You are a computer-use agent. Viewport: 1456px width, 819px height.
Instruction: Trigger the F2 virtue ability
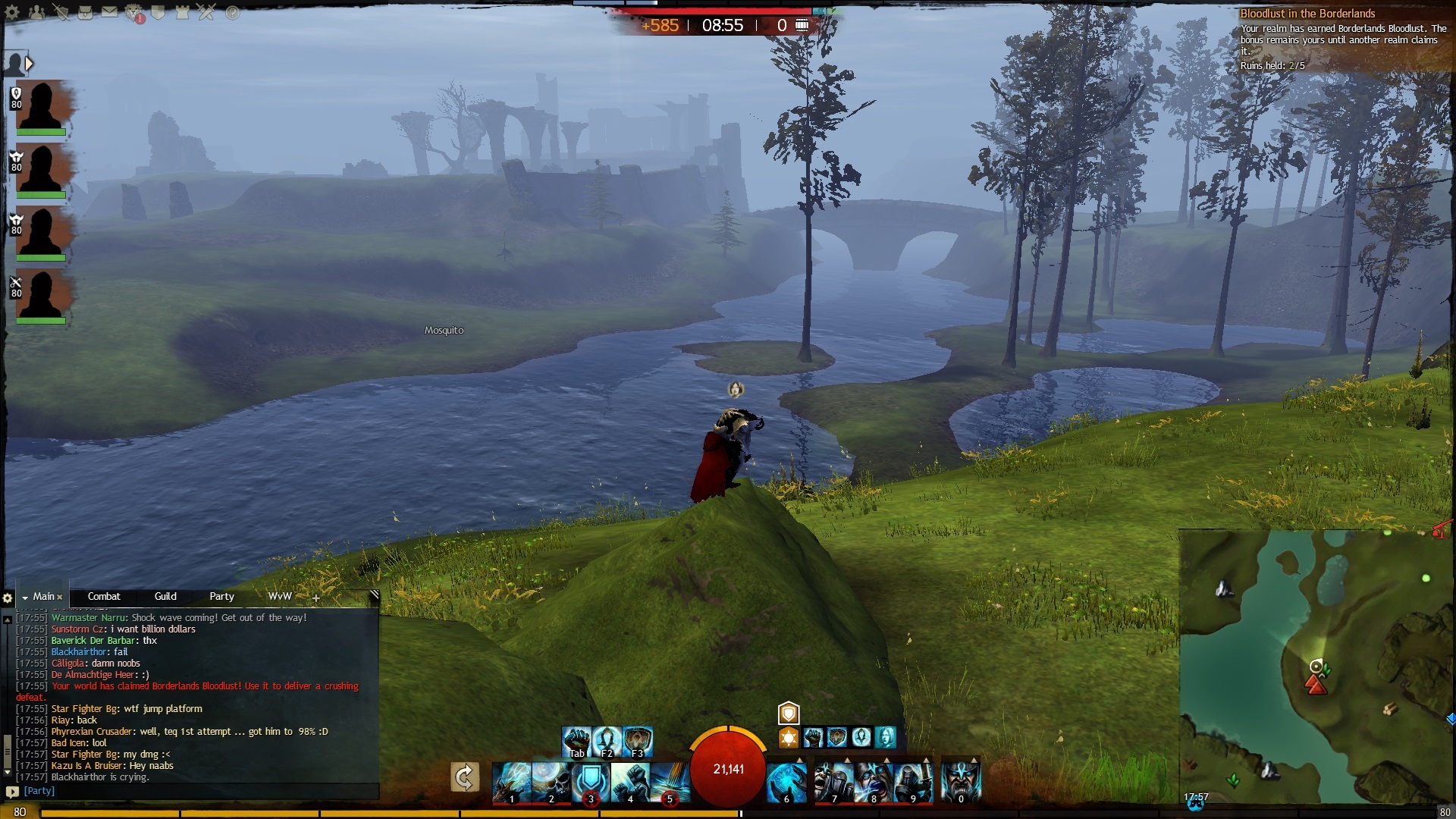point(607,741)
